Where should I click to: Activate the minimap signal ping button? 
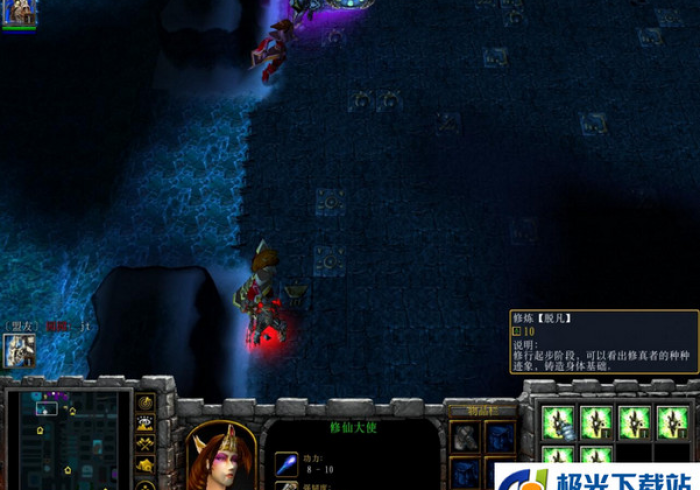pyautogui.click(x=146, y=402)
